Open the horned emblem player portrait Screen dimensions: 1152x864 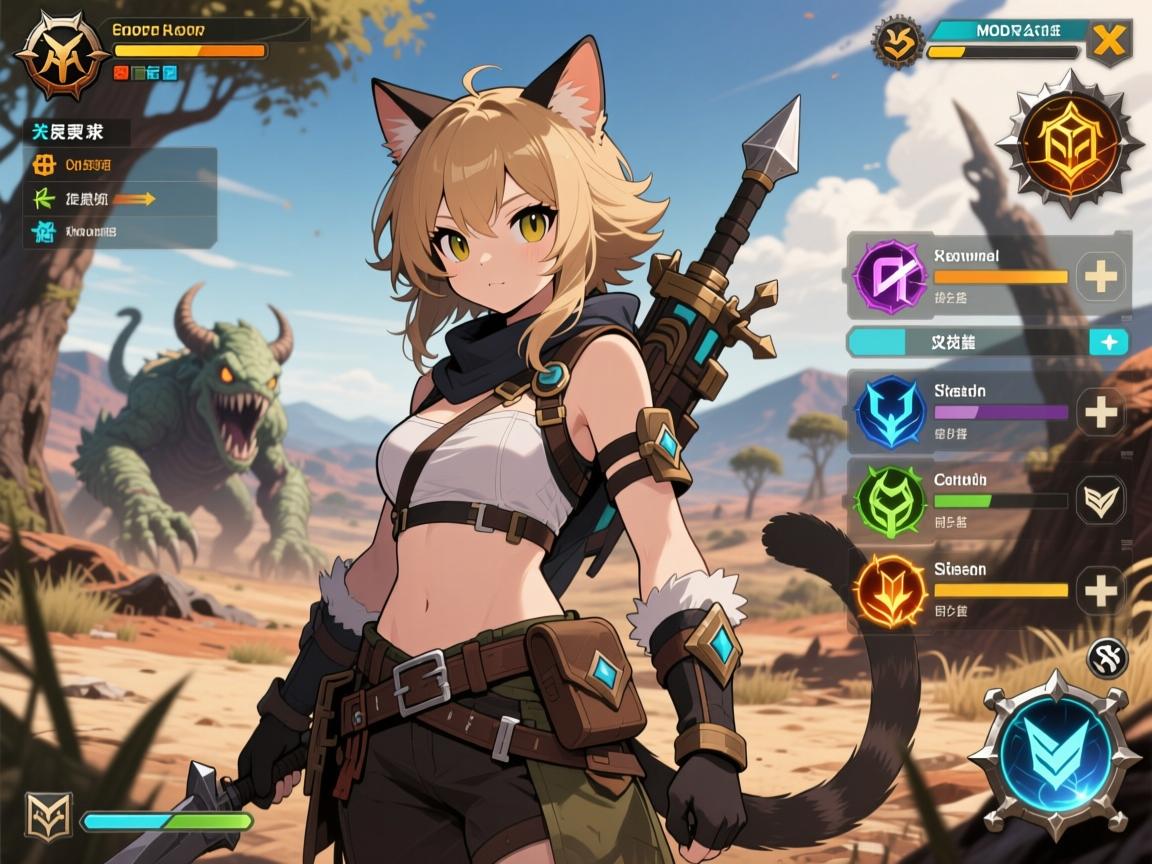point(62,55)
